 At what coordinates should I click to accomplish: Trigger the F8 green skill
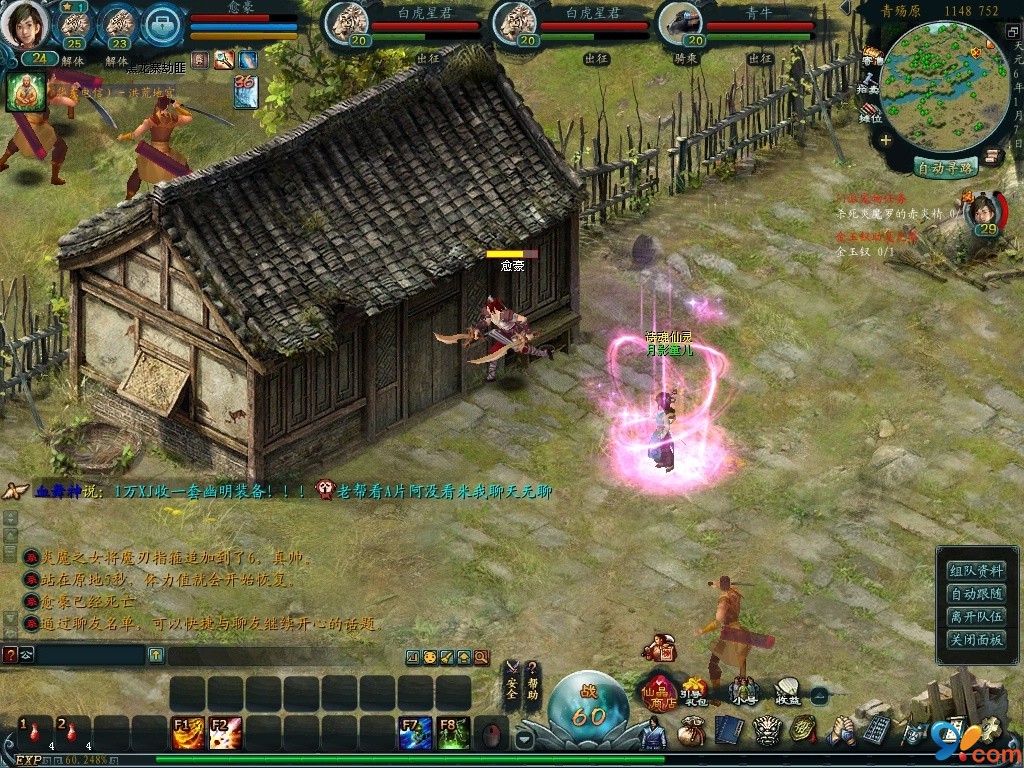[x=453, y=733]
